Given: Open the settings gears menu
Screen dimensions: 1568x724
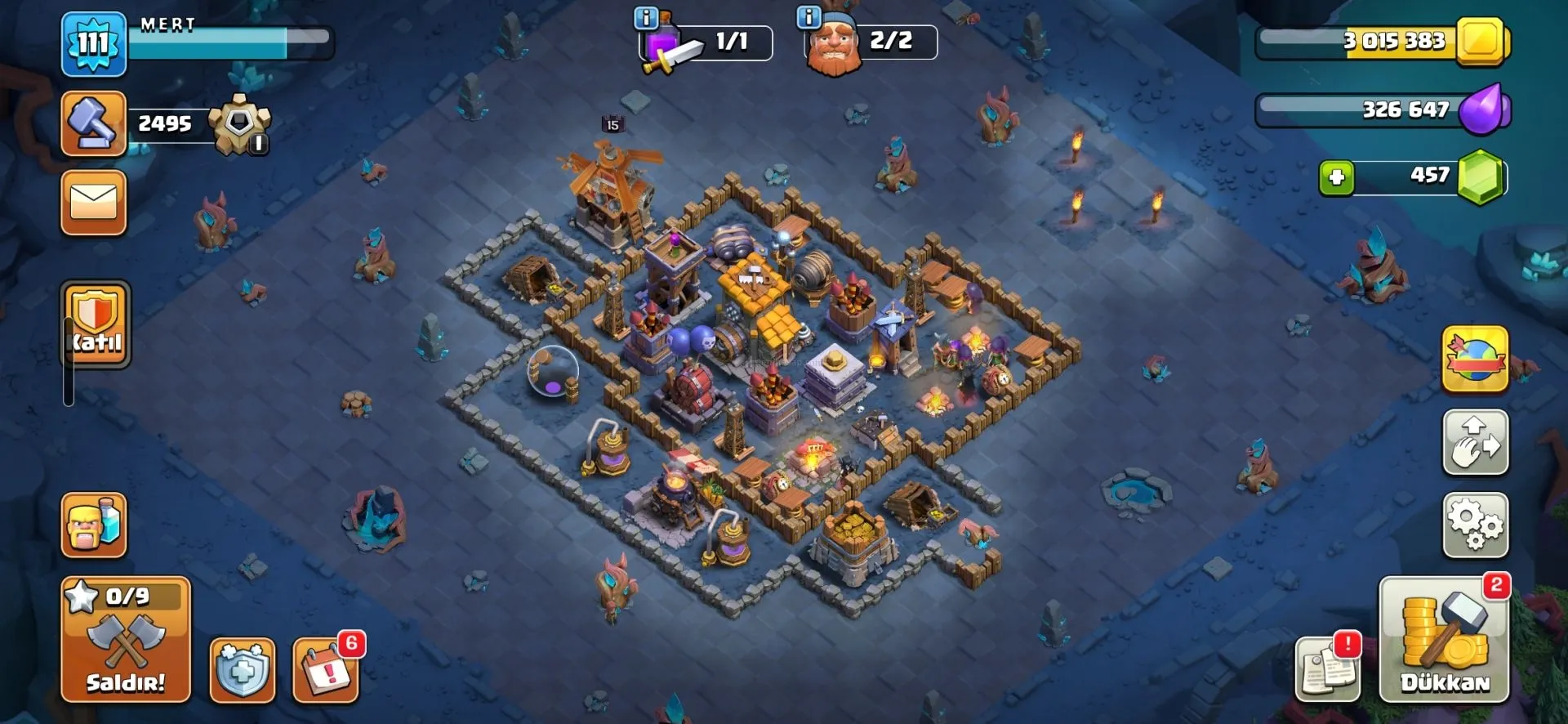Looking at the screenshot, I should [1475, 525].
